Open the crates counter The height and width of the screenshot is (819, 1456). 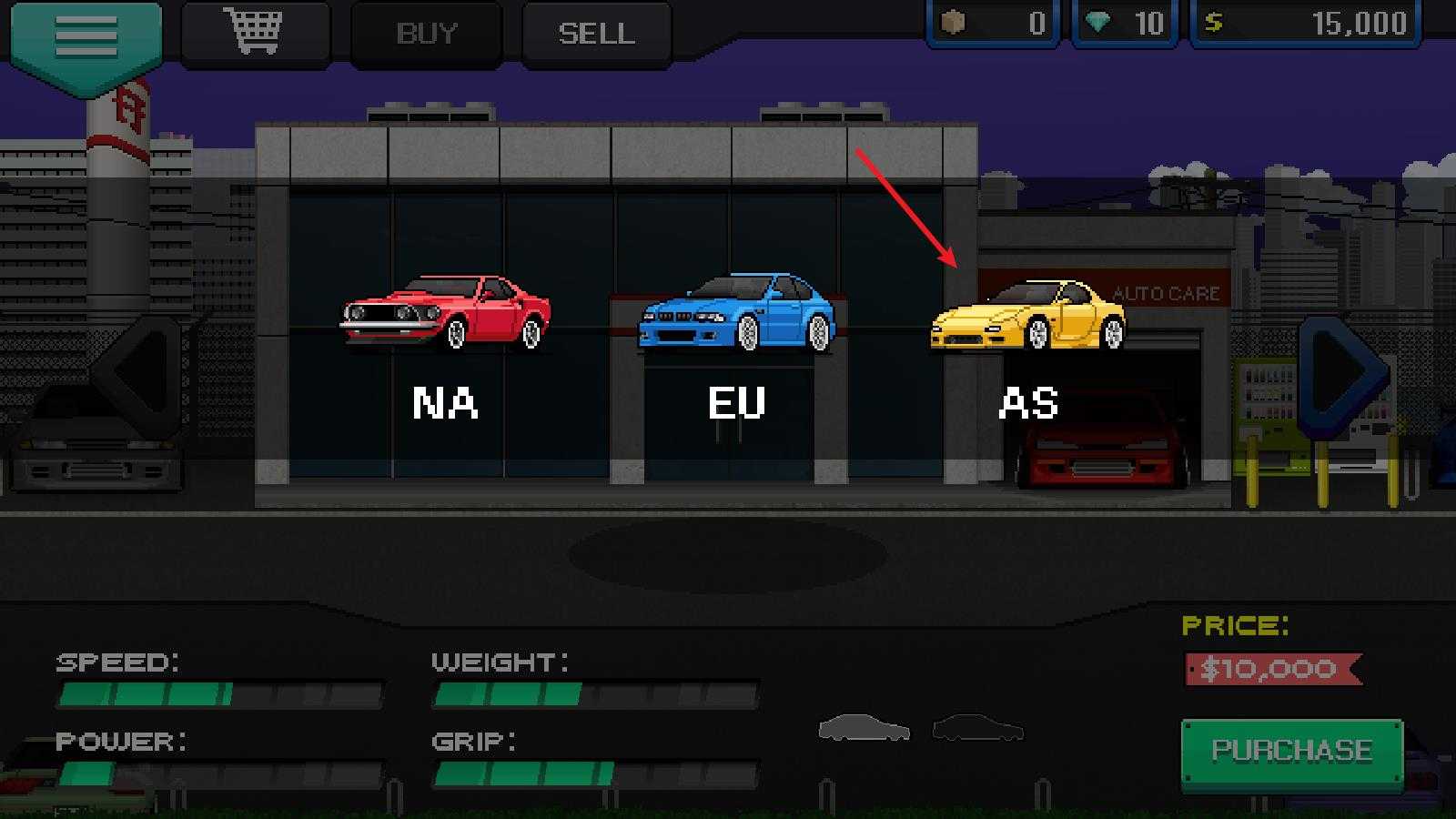tap(994, 23)
